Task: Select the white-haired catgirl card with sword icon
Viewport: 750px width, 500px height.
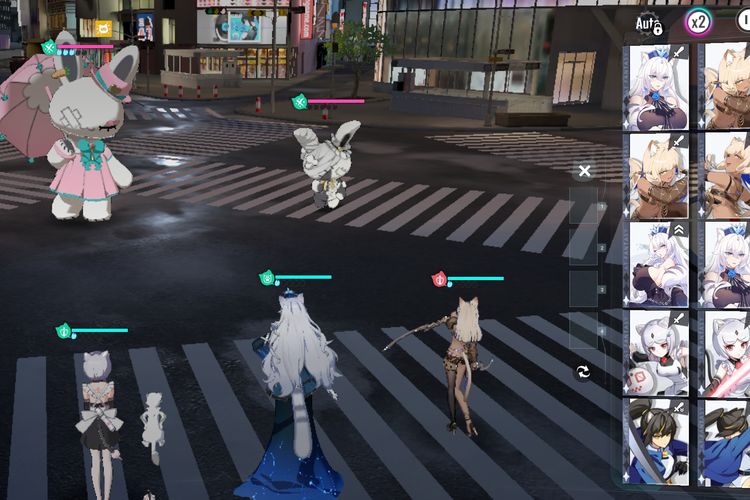Action: tap(658, 85)
